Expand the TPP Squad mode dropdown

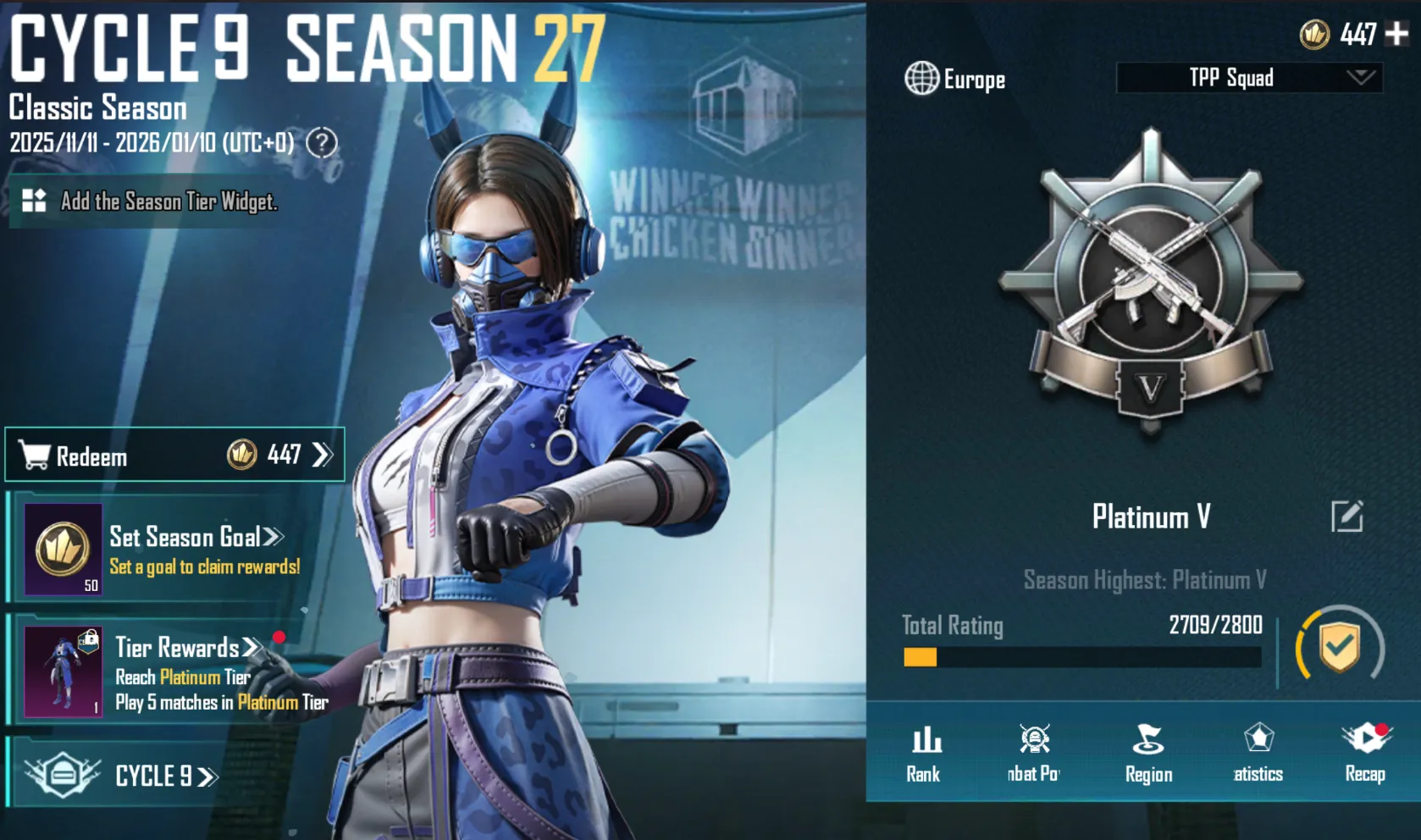tap(1247, 79)
